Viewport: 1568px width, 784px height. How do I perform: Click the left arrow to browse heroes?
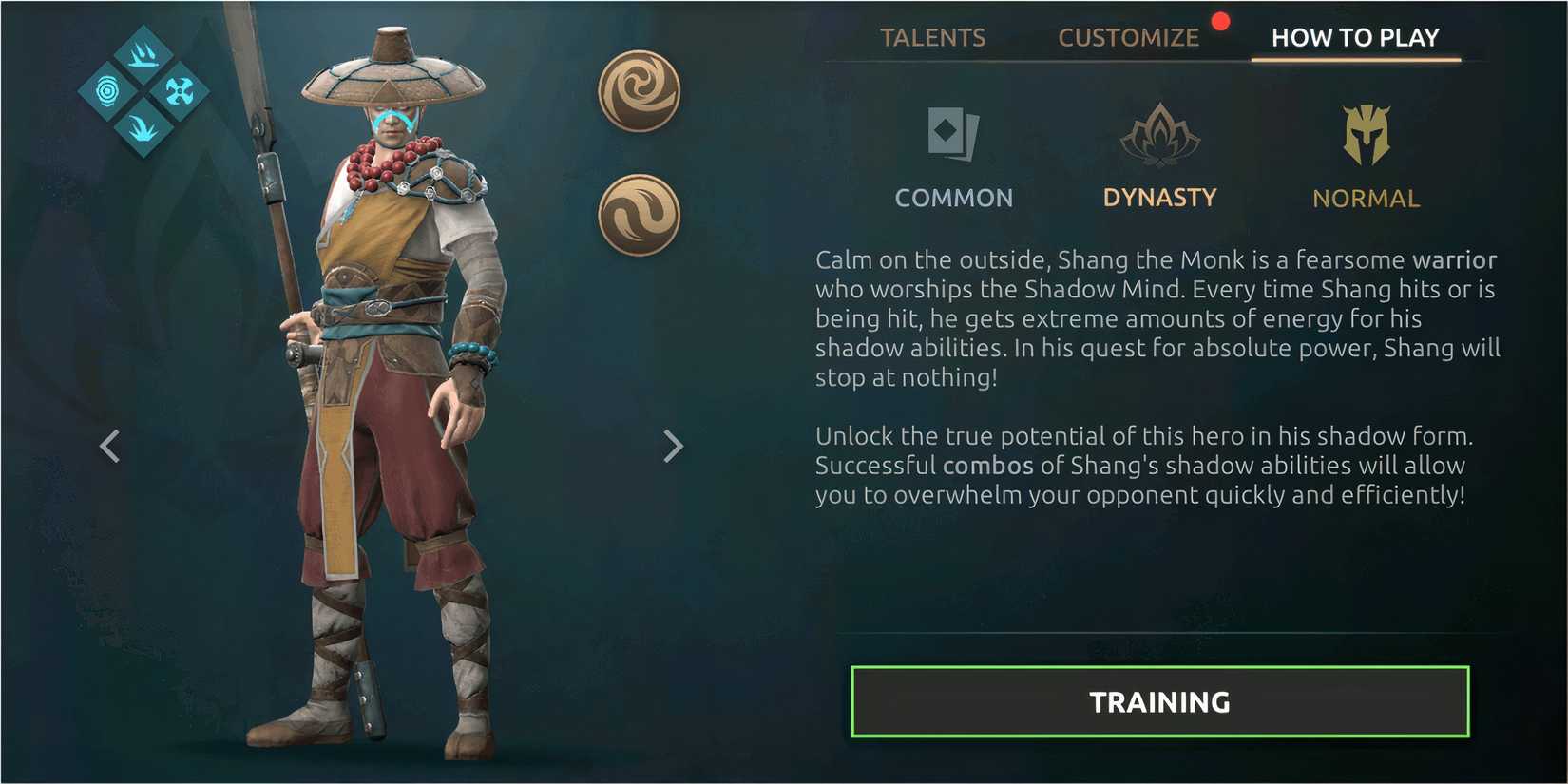pos(111,446)
